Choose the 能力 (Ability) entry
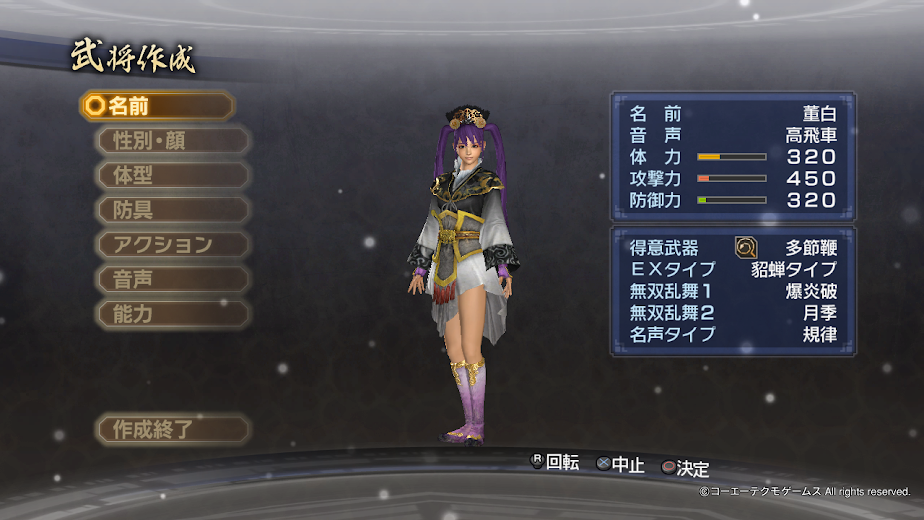Image resolution: width=924 pixels, height=520 pixels. click(171, 313)
